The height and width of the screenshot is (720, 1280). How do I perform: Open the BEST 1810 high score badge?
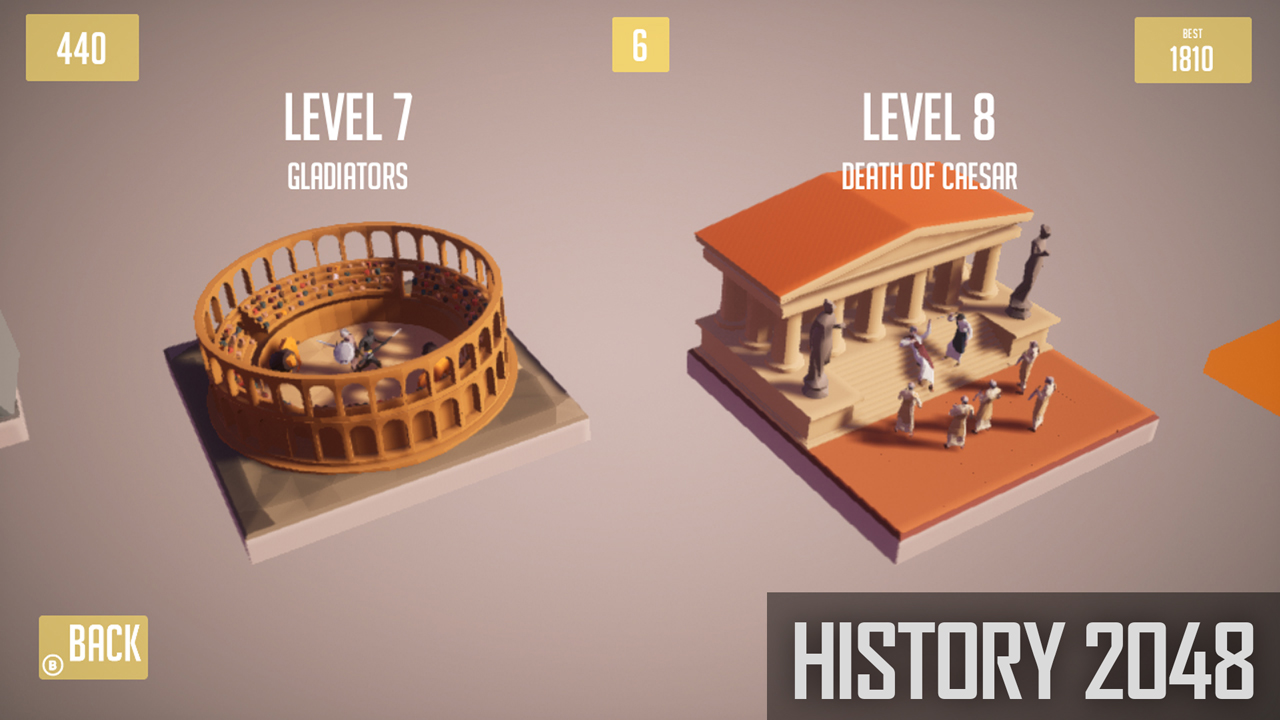point(1193,49)
